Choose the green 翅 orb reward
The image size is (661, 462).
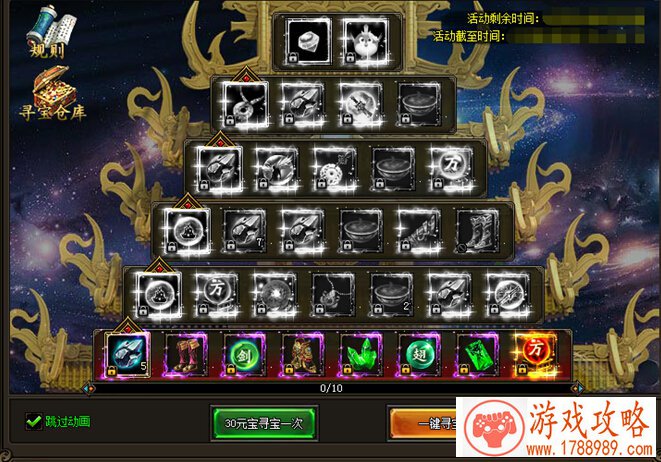(418, 354)
